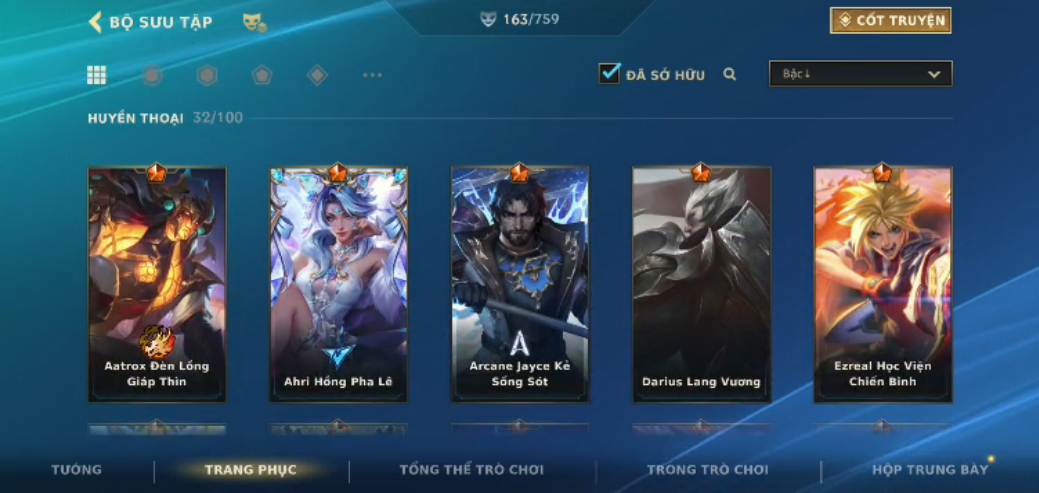
Task: Click the golden masks icon beside title
Action: pos(254,22)
